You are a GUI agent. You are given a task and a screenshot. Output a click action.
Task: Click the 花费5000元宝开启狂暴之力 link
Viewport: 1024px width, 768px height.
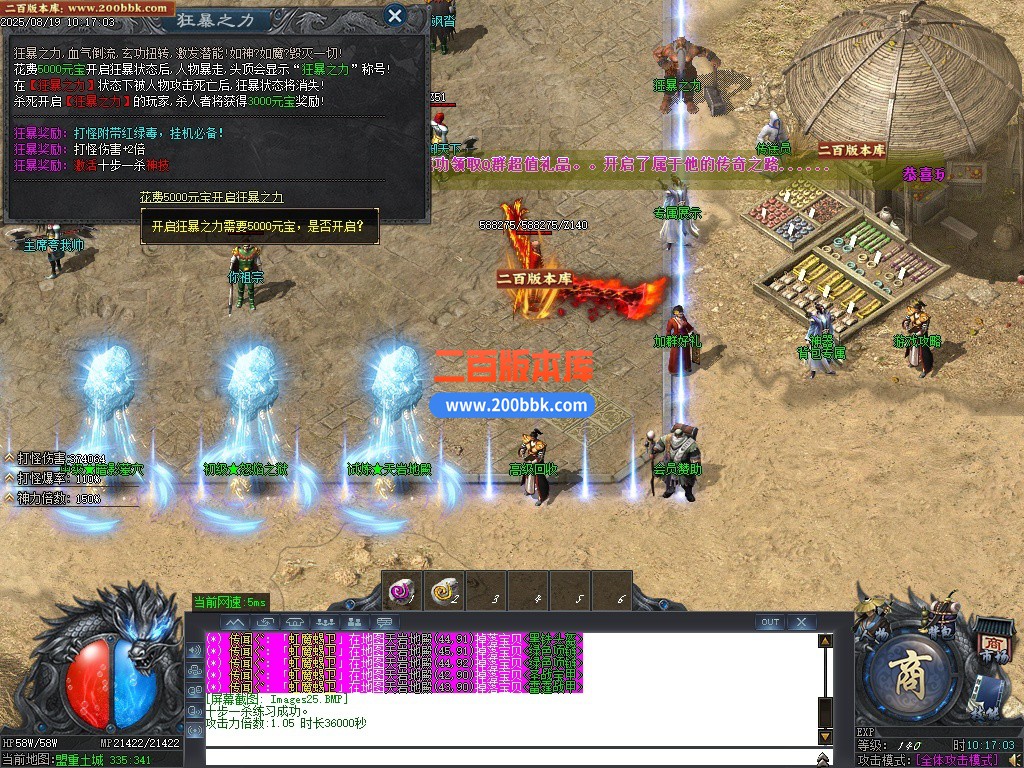click(x=211, y=198)
